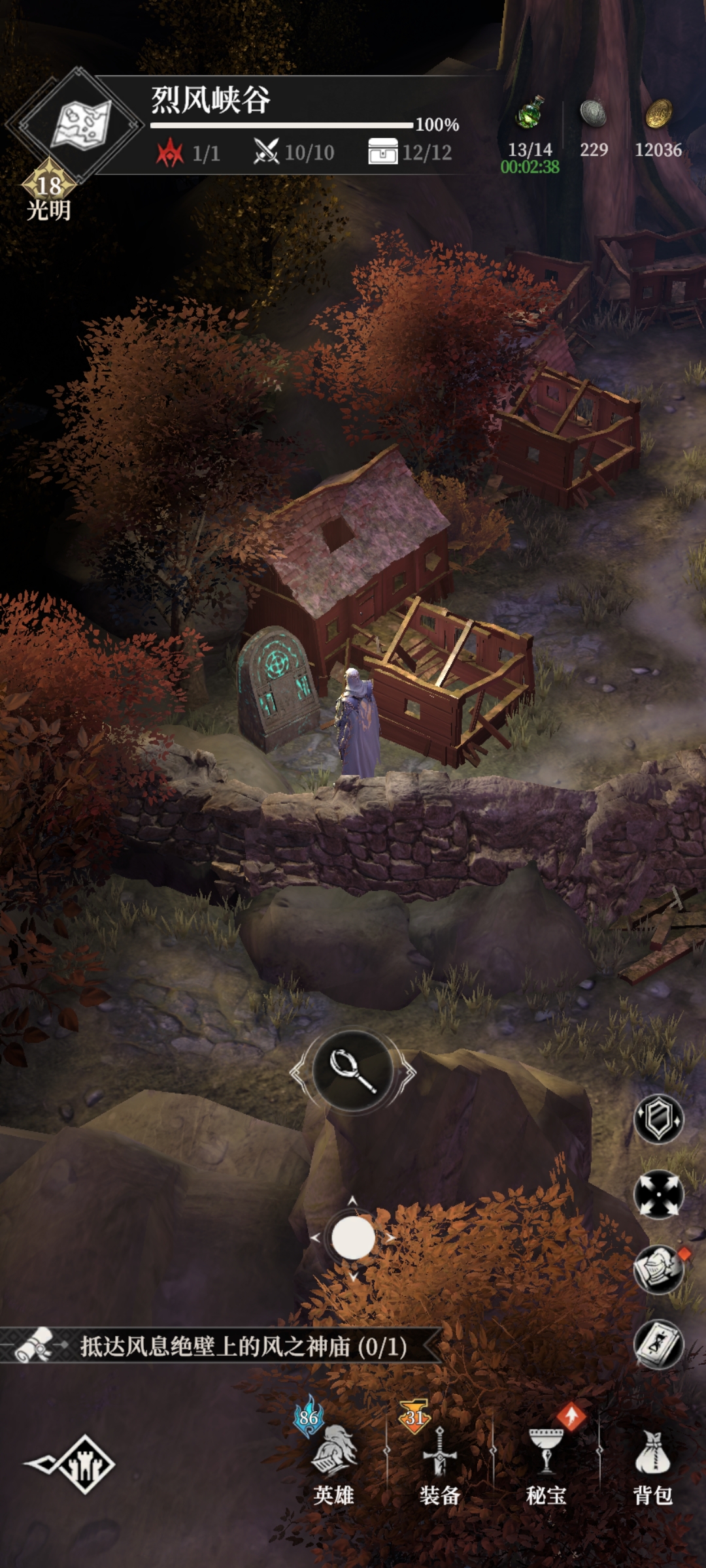Tap the white movement joystick knob

(353, 1237)
